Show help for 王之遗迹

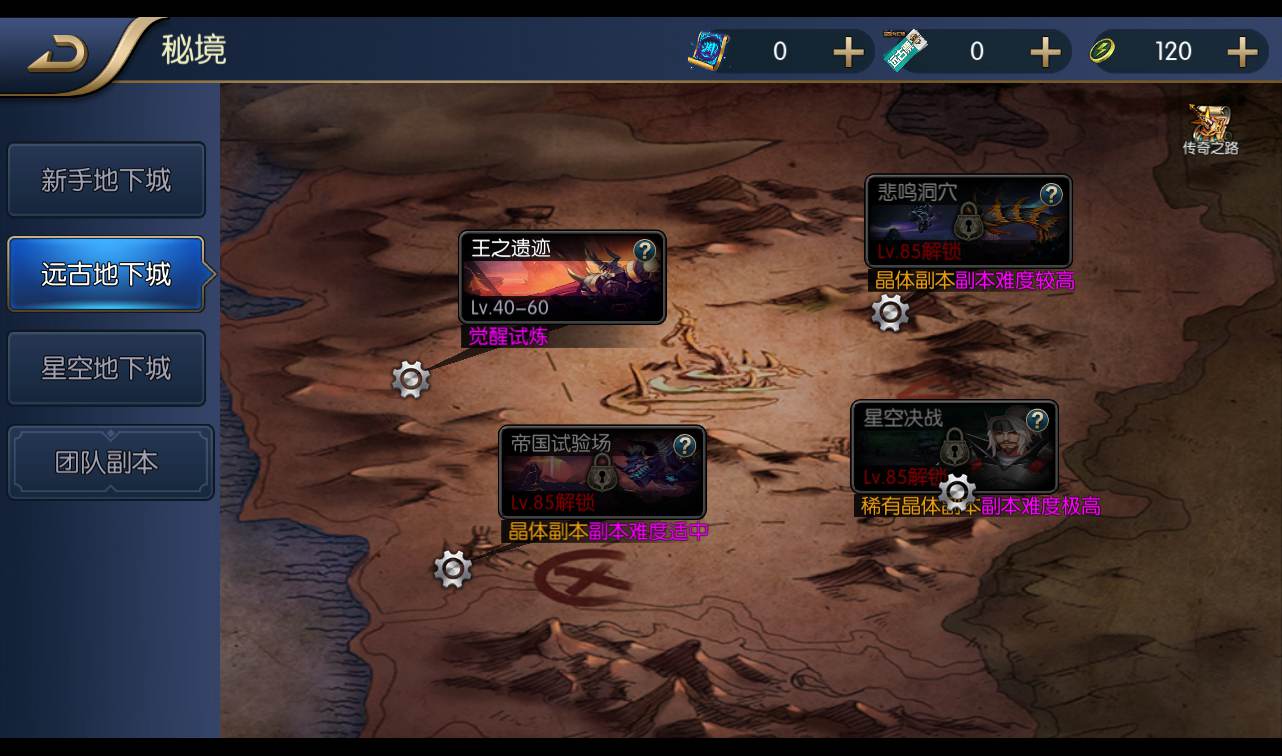click(646, 250)
